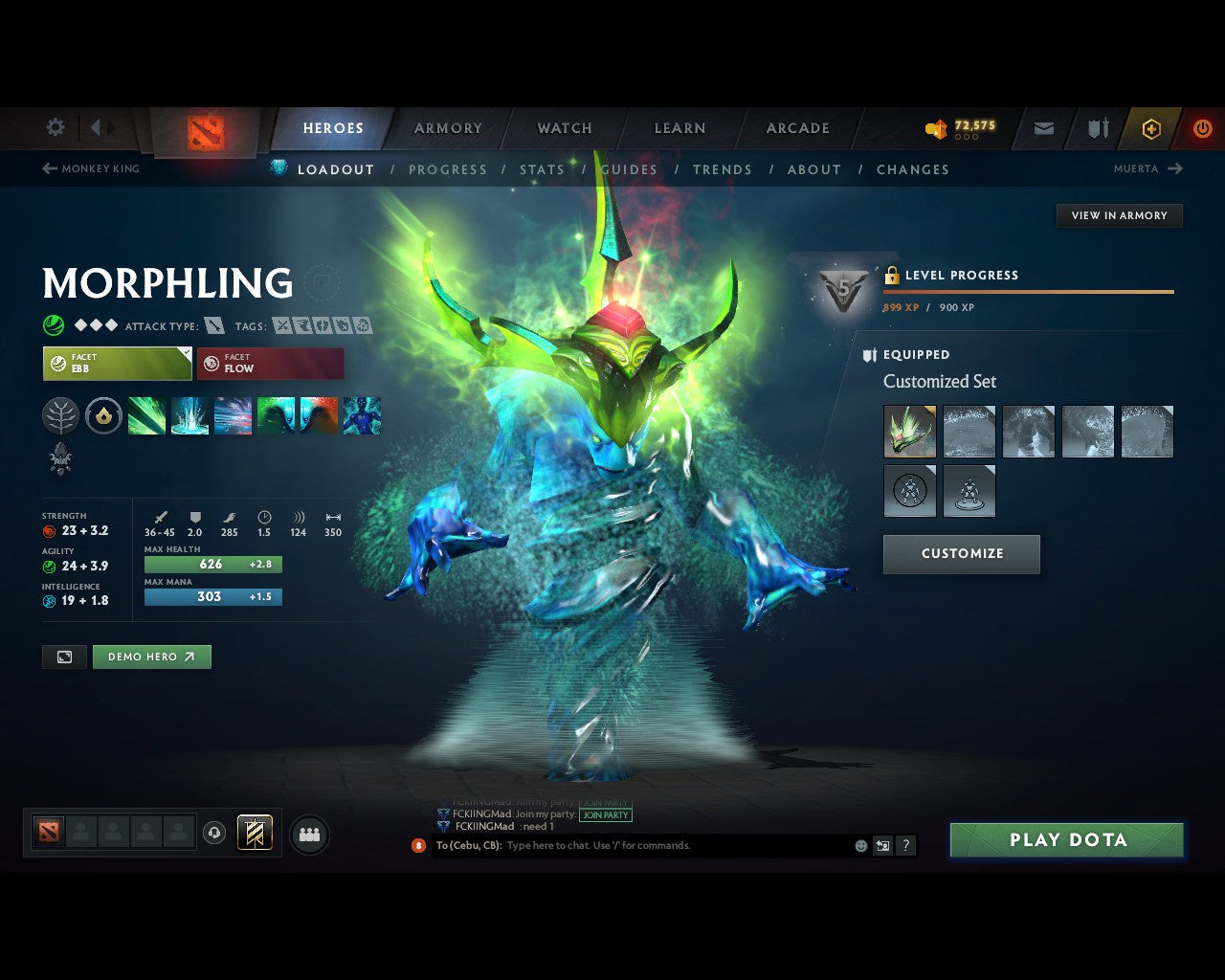Click the PLAY DOTA button

1066,839
